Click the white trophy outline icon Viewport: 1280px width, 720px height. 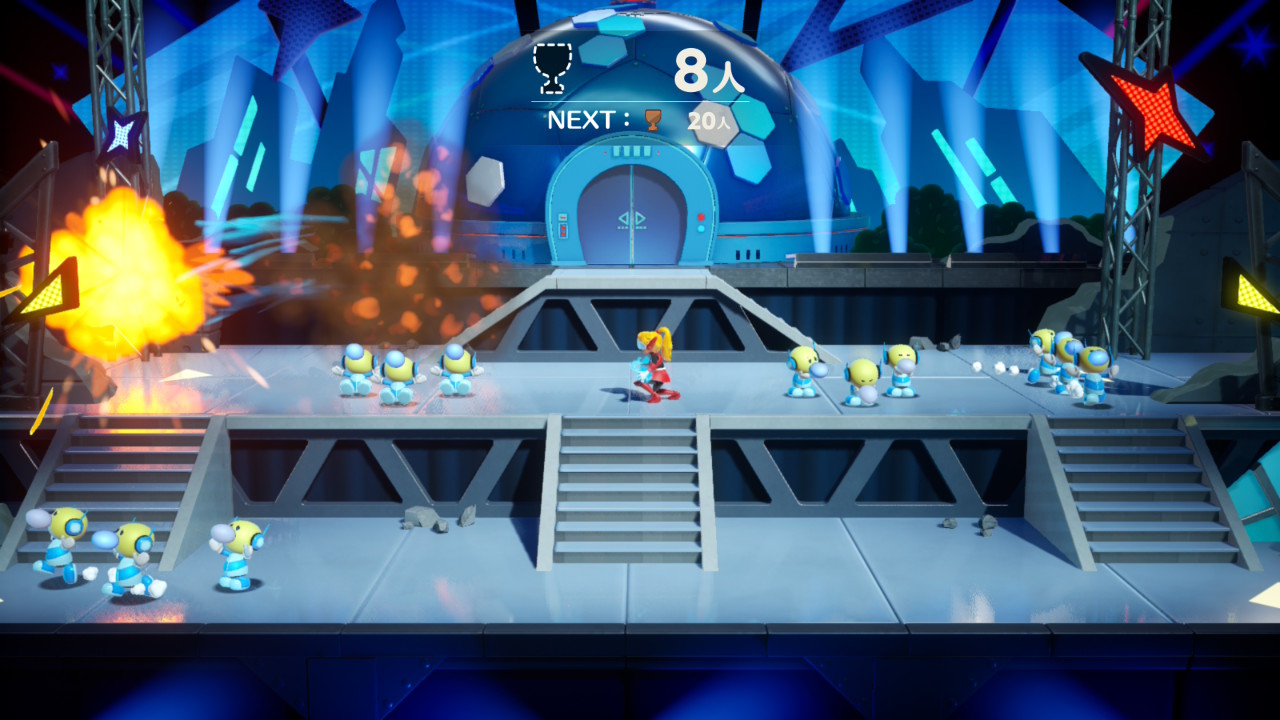(x=549, y=66)
